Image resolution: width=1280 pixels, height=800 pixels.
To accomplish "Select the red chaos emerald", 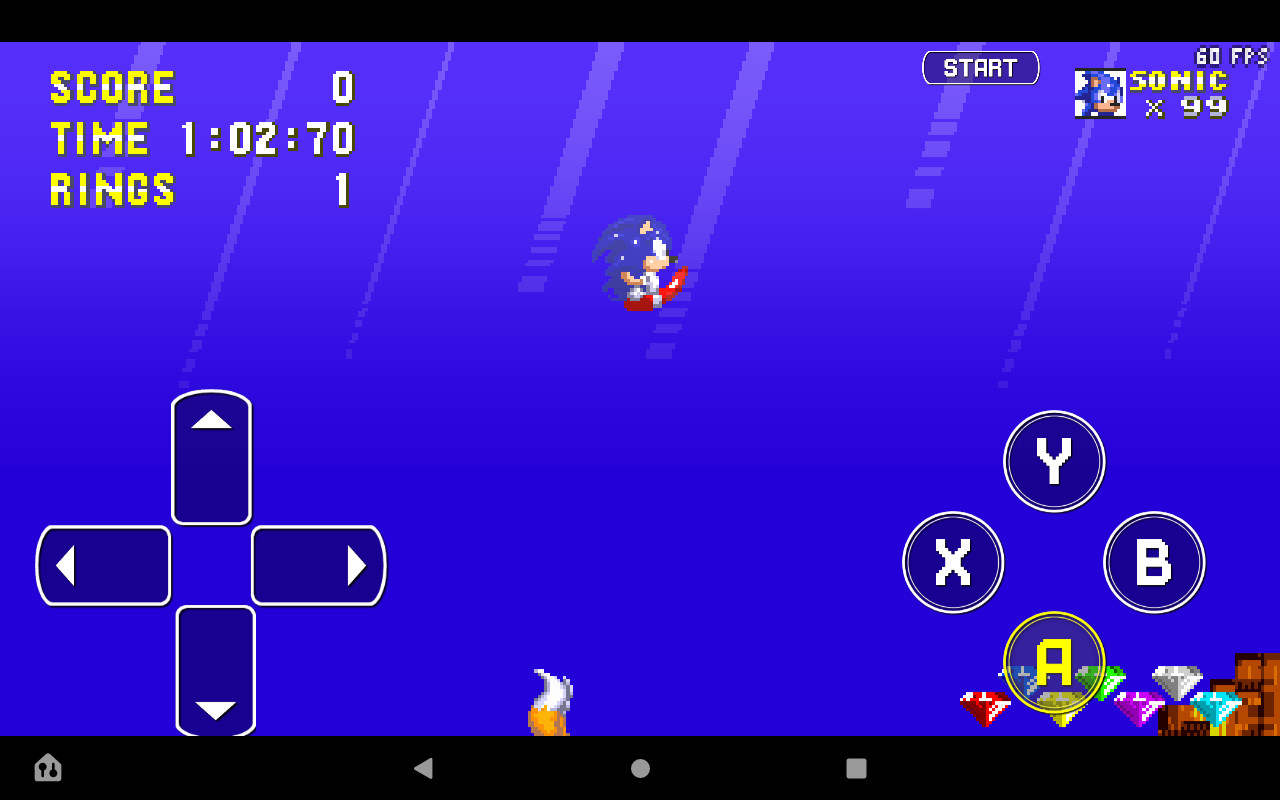I will click(x=985, y=705).
